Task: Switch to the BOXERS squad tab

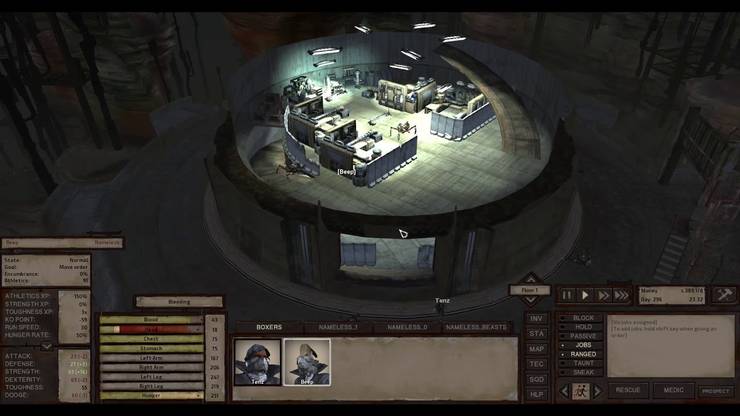Action: click(269, 327)
